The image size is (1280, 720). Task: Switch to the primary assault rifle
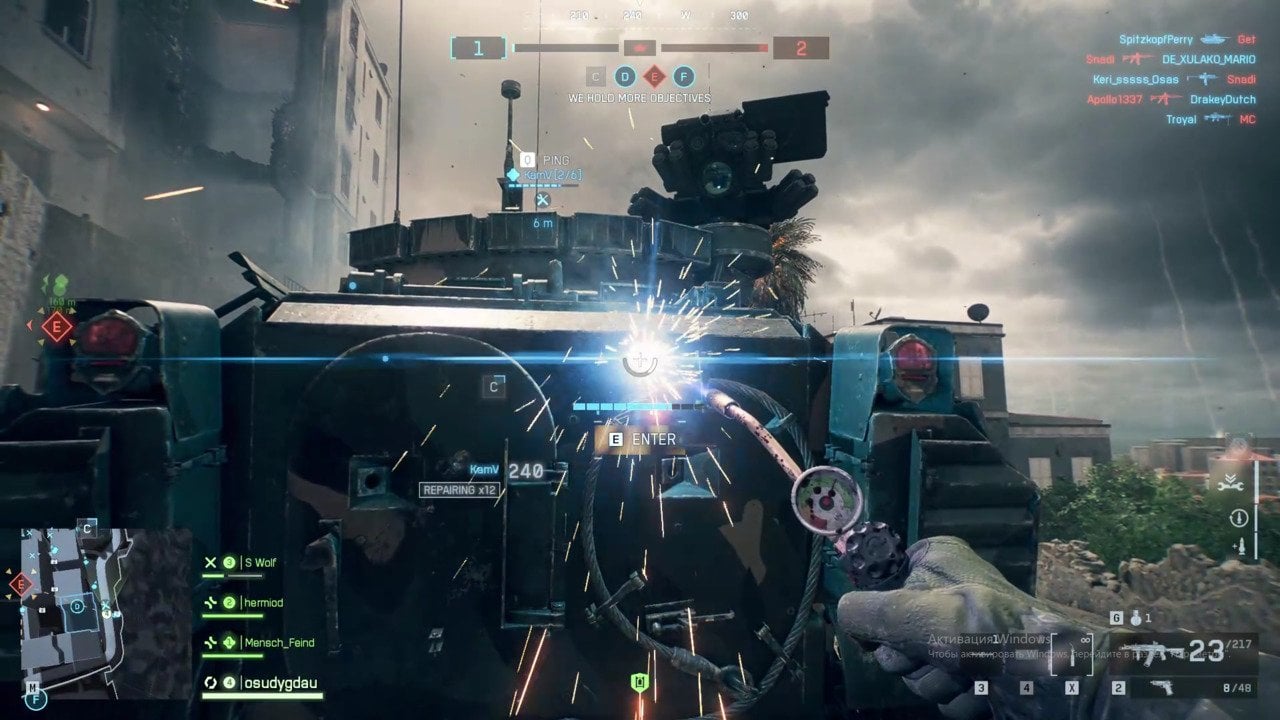pyautogui.click(x=1148, y=652)
